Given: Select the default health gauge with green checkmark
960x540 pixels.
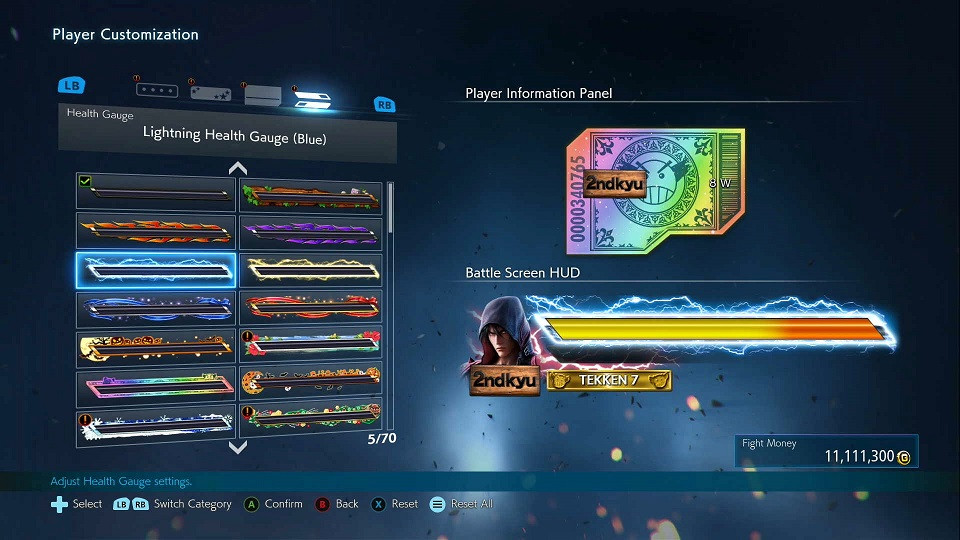Looking at the screenshot, I should coord(156,192).
